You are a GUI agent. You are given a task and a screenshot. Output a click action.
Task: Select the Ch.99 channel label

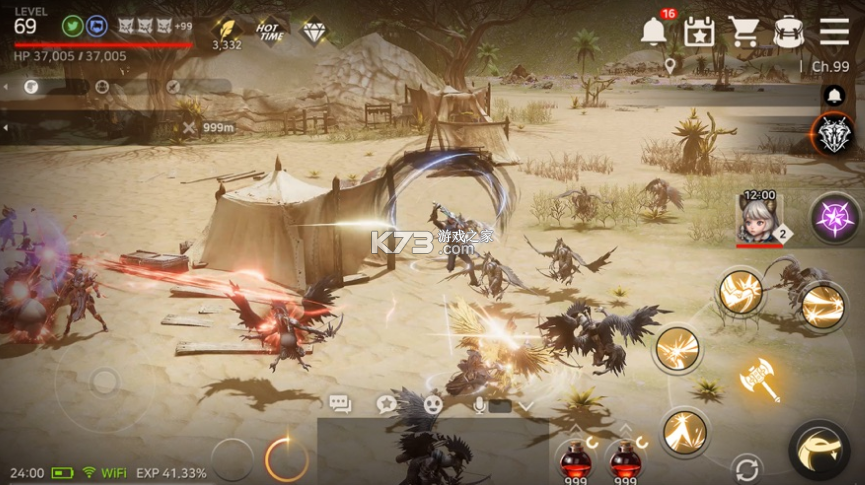click(x=825, y=67)
